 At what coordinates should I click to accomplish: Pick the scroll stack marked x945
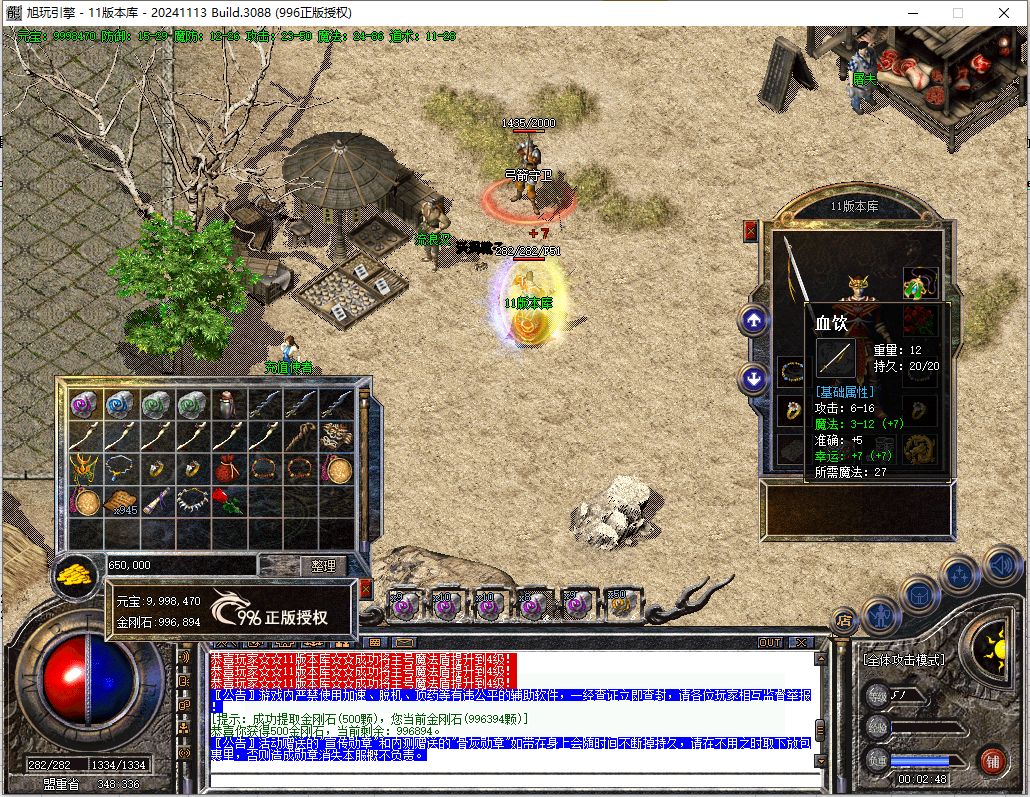[x=121, y=502]
